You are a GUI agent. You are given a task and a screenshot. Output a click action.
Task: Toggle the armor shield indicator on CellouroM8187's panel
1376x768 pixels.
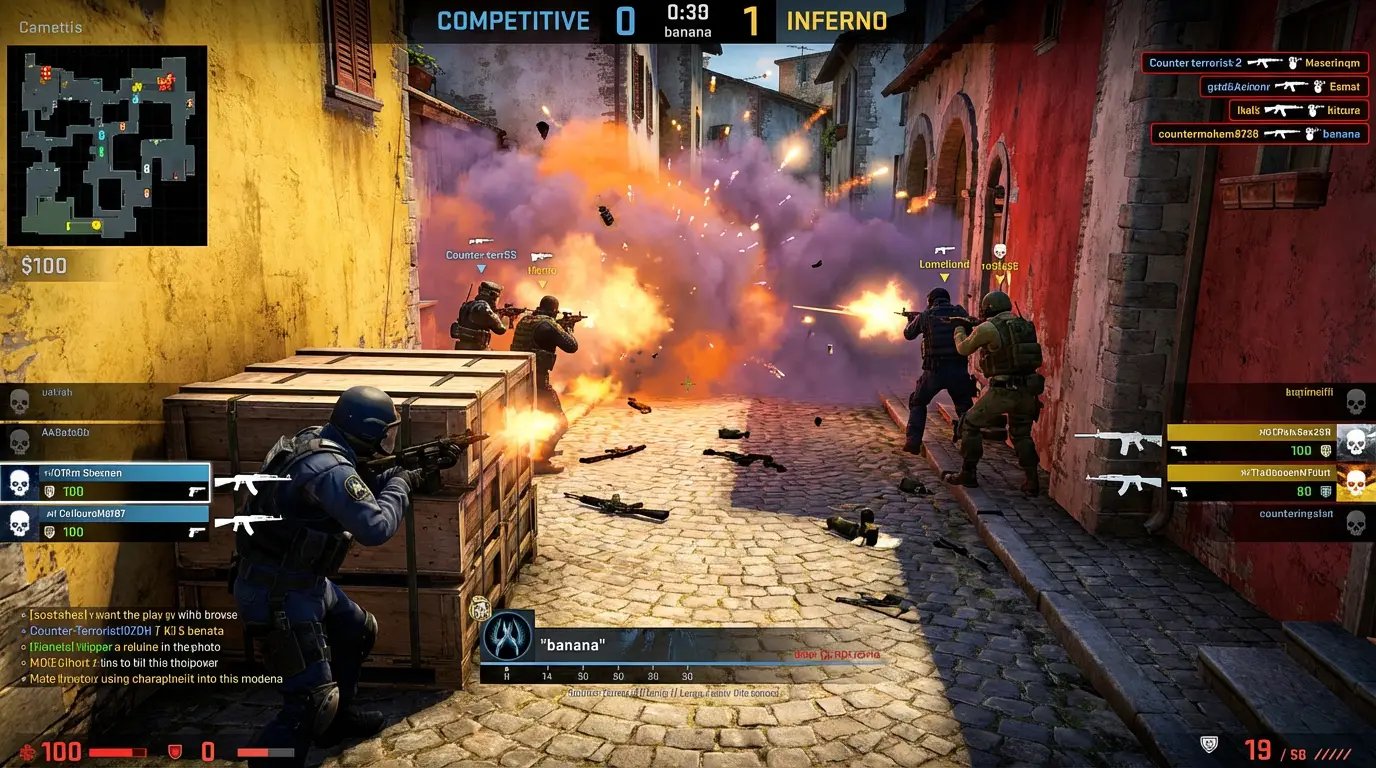pyautogui.click(x=50, y=531)
